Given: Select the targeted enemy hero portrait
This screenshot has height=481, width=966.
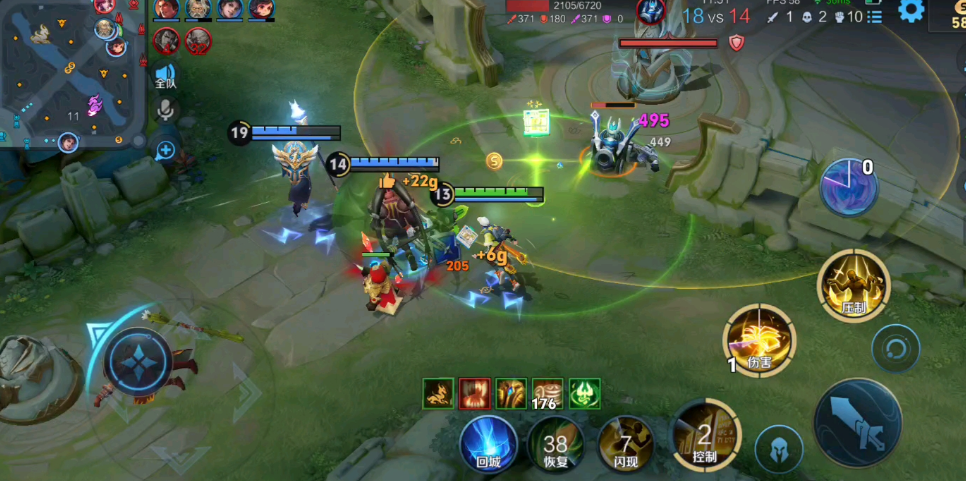Looking at the screenshot, I should point(650,12).
